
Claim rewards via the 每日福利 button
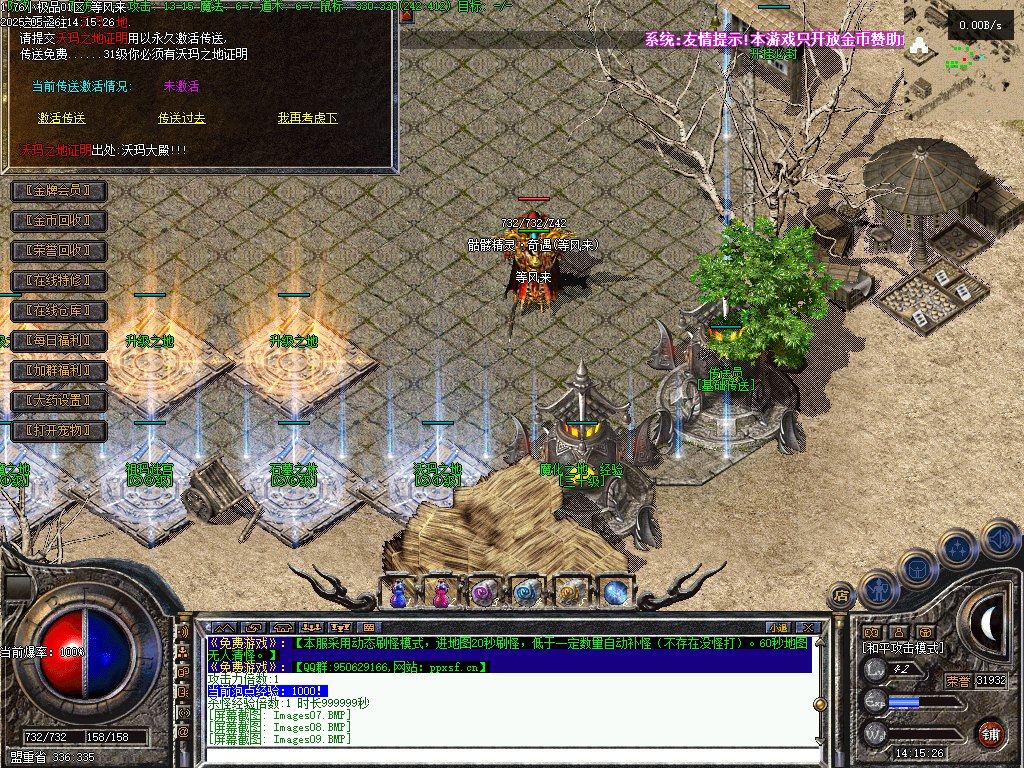click(x=58, y=341)
